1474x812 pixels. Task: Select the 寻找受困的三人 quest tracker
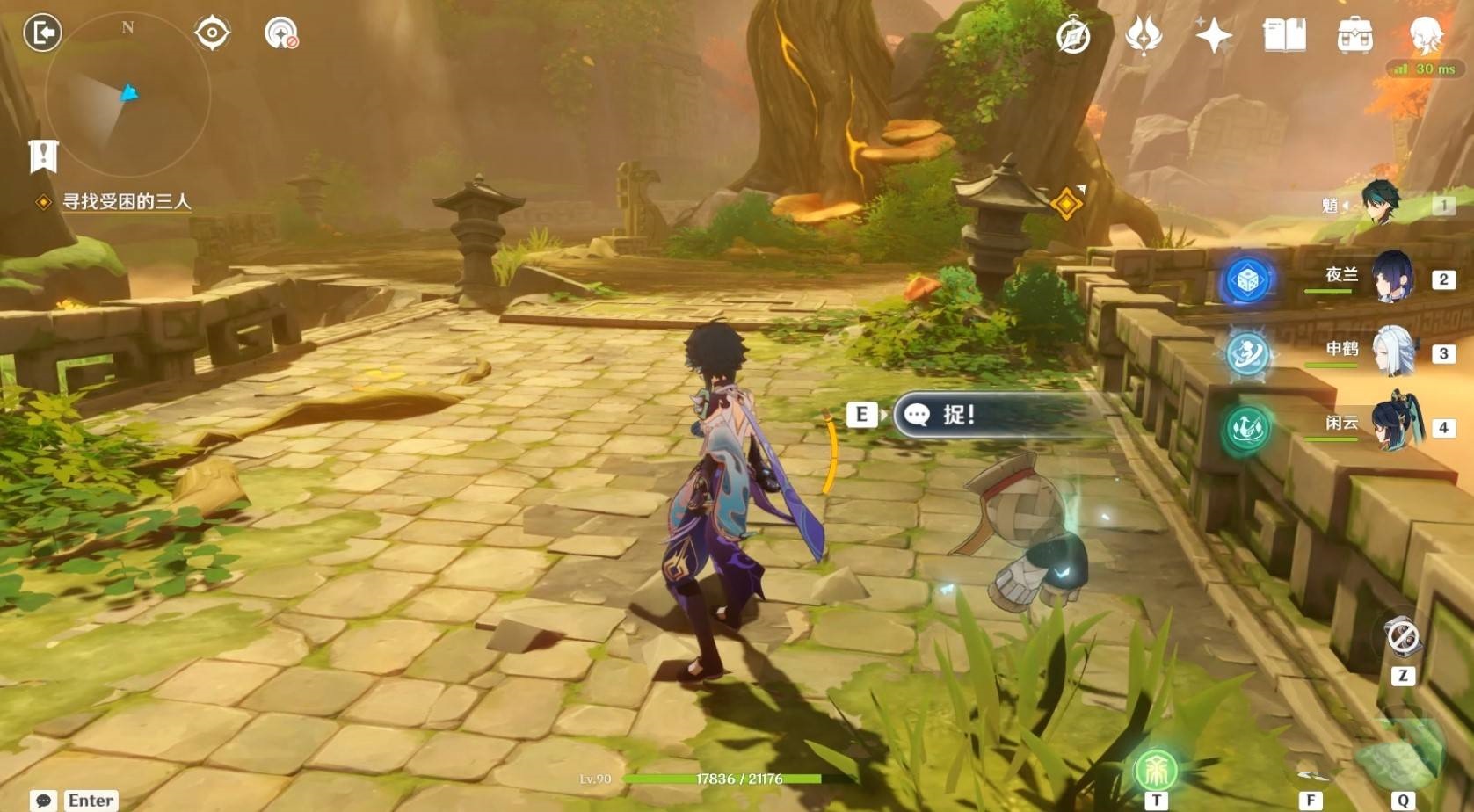(x=126, y=202)
